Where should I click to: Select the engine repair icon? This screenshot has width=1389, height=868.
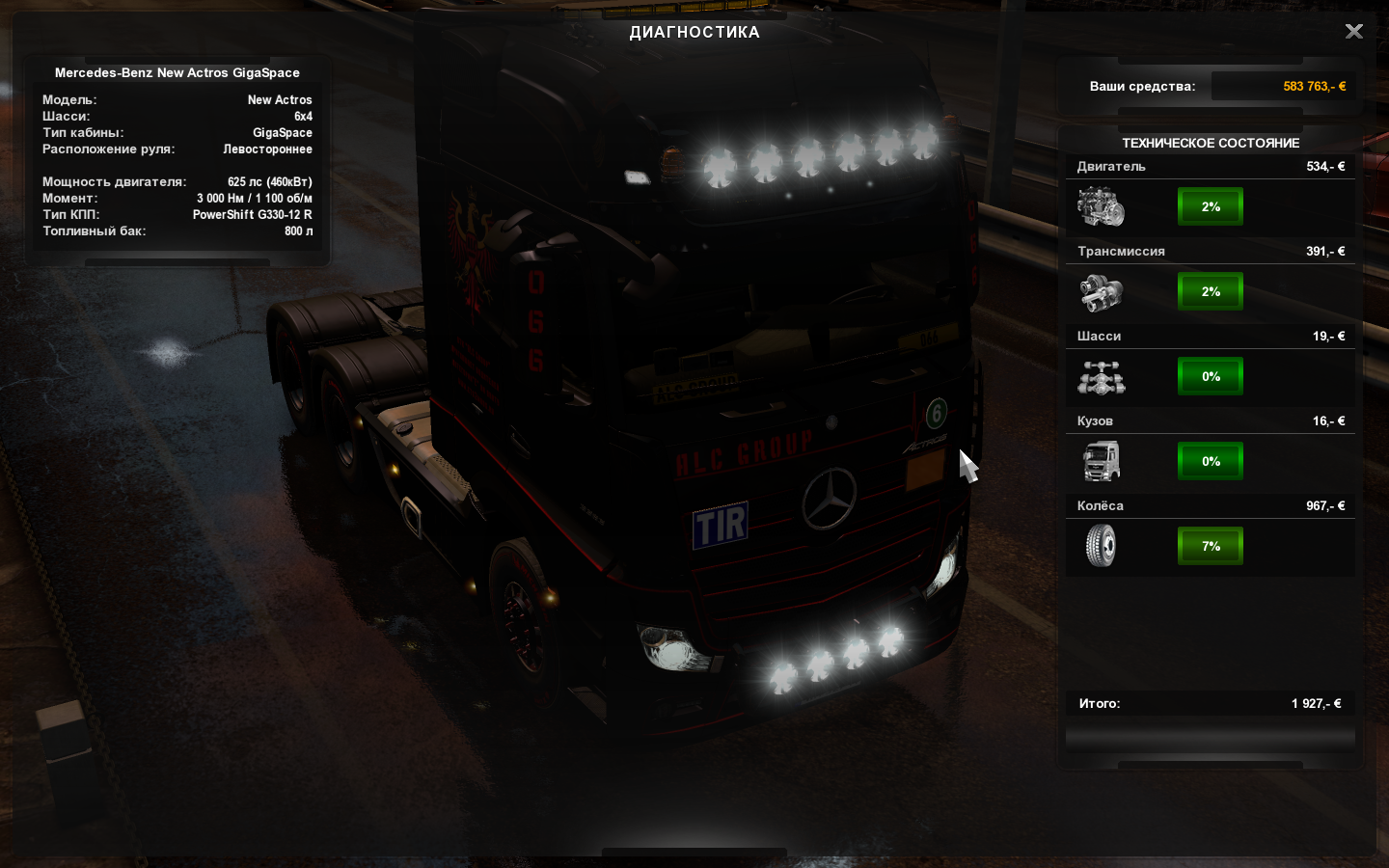pos(1101,206)
